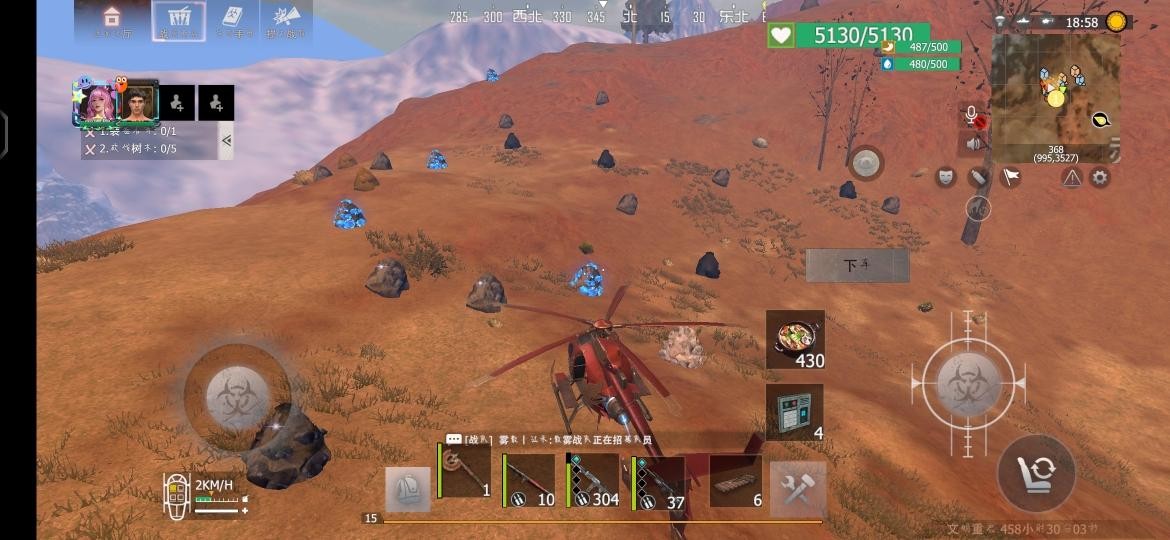Equip the rocket launcher with 10 ammo

click(528, 481)
